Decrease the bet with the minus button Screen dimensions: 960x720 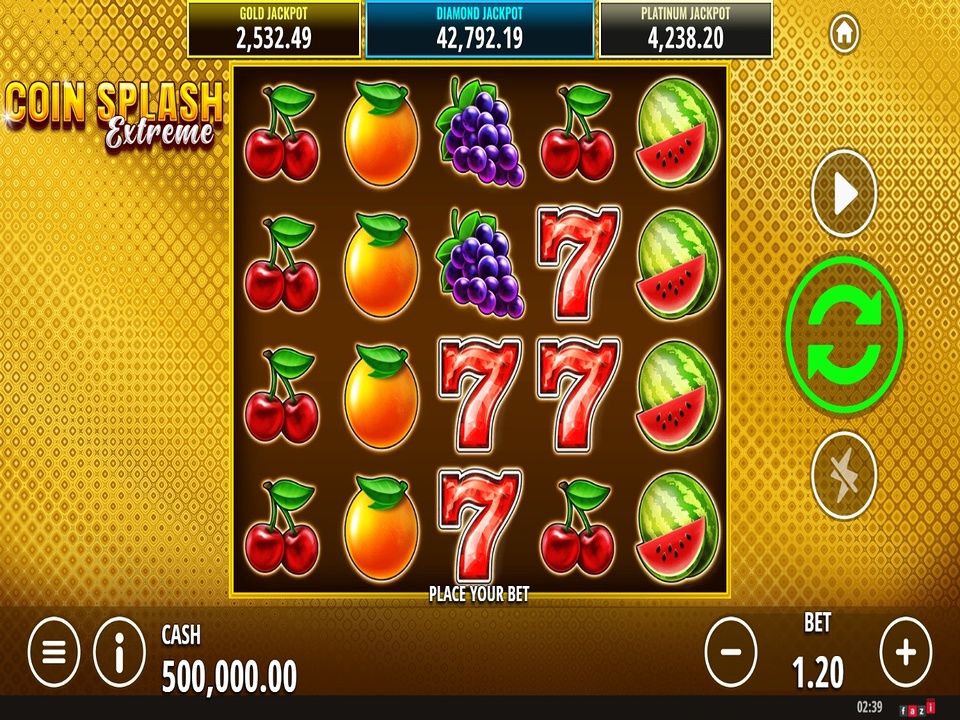(731, 652)
